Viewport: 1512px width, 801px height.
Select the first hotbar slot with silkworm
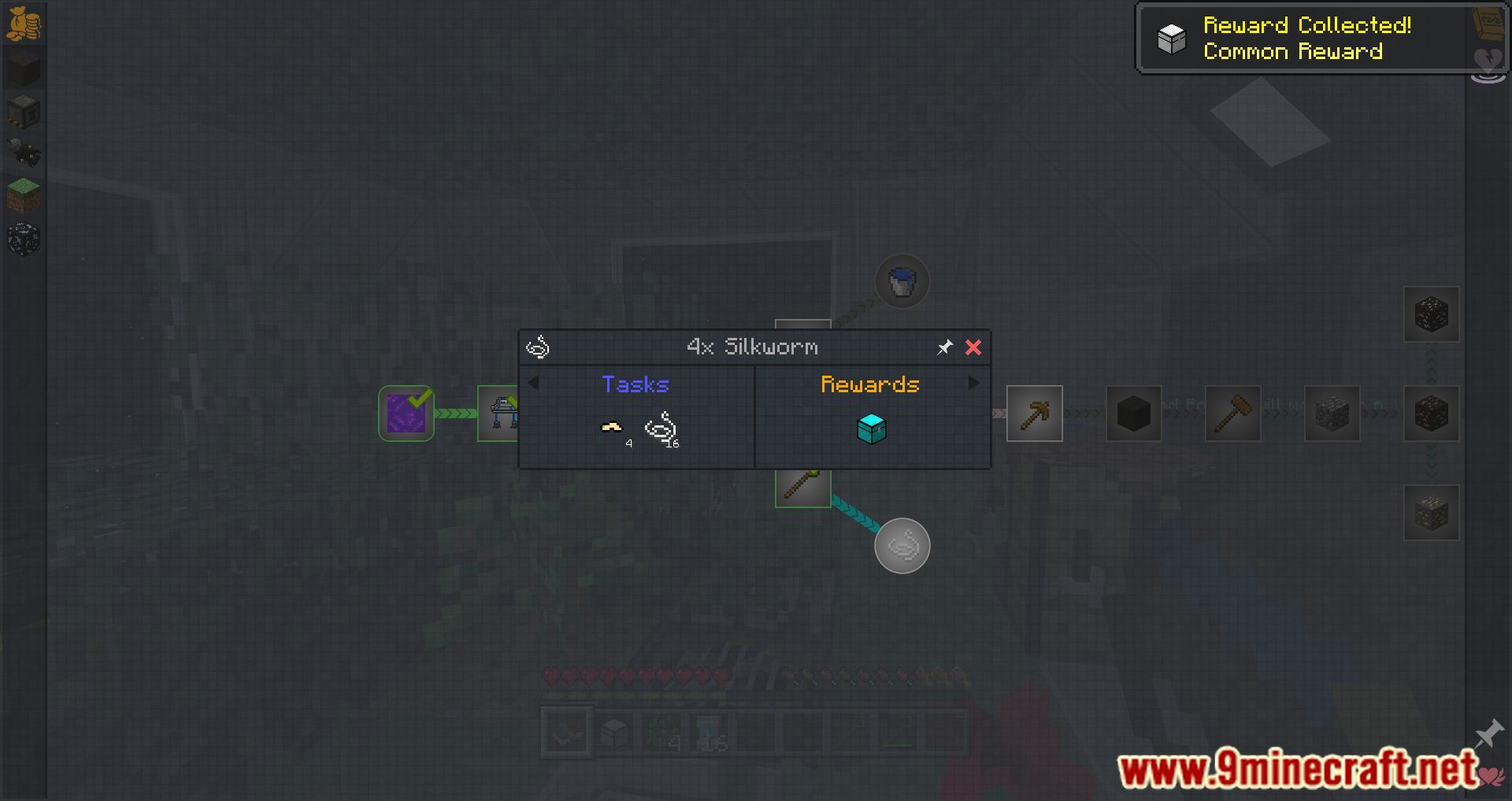565,731
